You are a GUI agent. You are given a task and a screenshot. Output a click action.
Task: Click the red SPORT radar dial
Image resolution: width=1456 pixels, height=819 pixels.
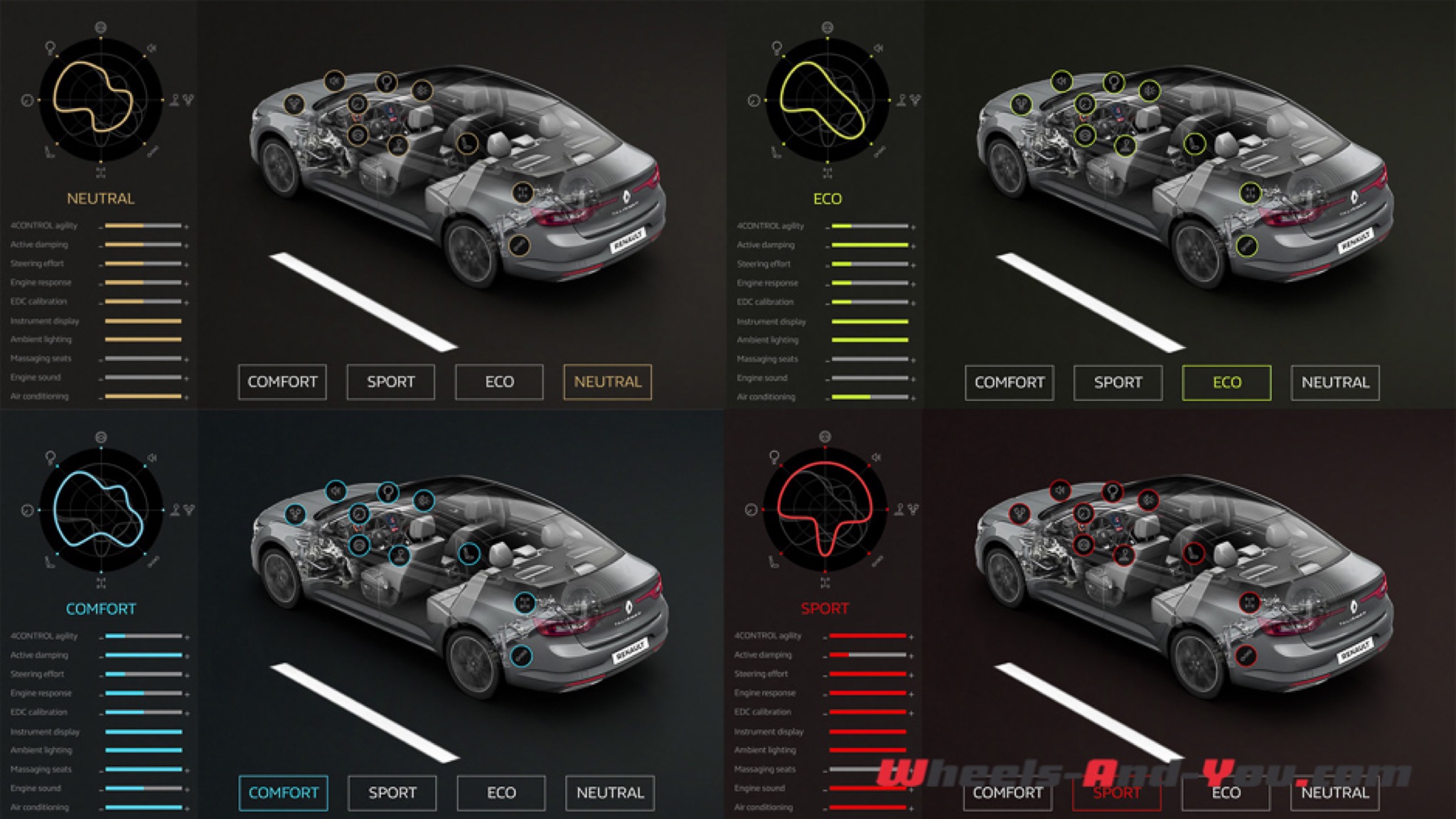pos(825,509)
